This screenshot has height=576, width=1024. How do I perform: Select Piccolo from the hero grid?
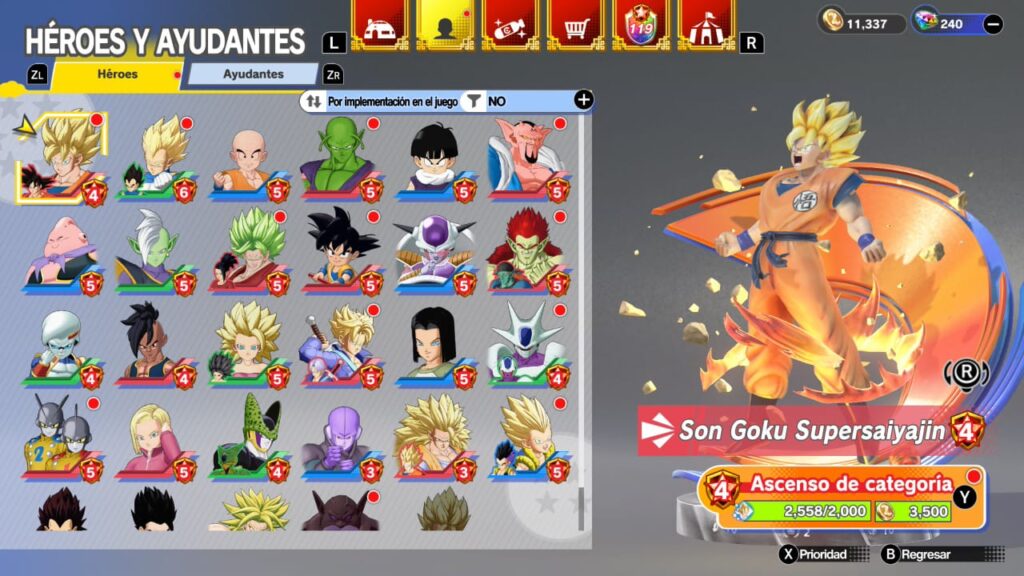[341, 159]
